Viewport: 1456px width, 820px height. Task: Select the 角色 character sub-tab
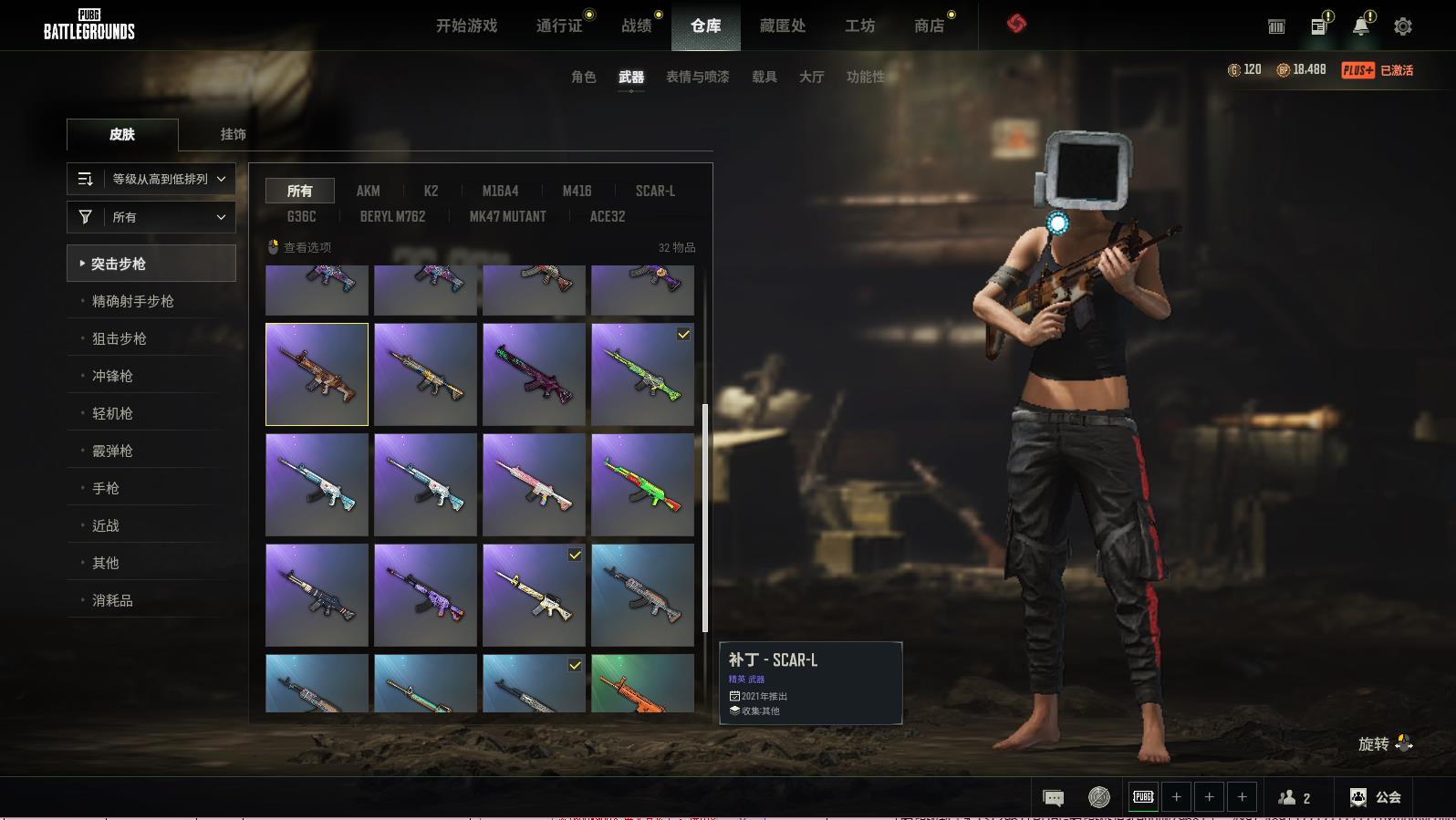click(583, 77)
